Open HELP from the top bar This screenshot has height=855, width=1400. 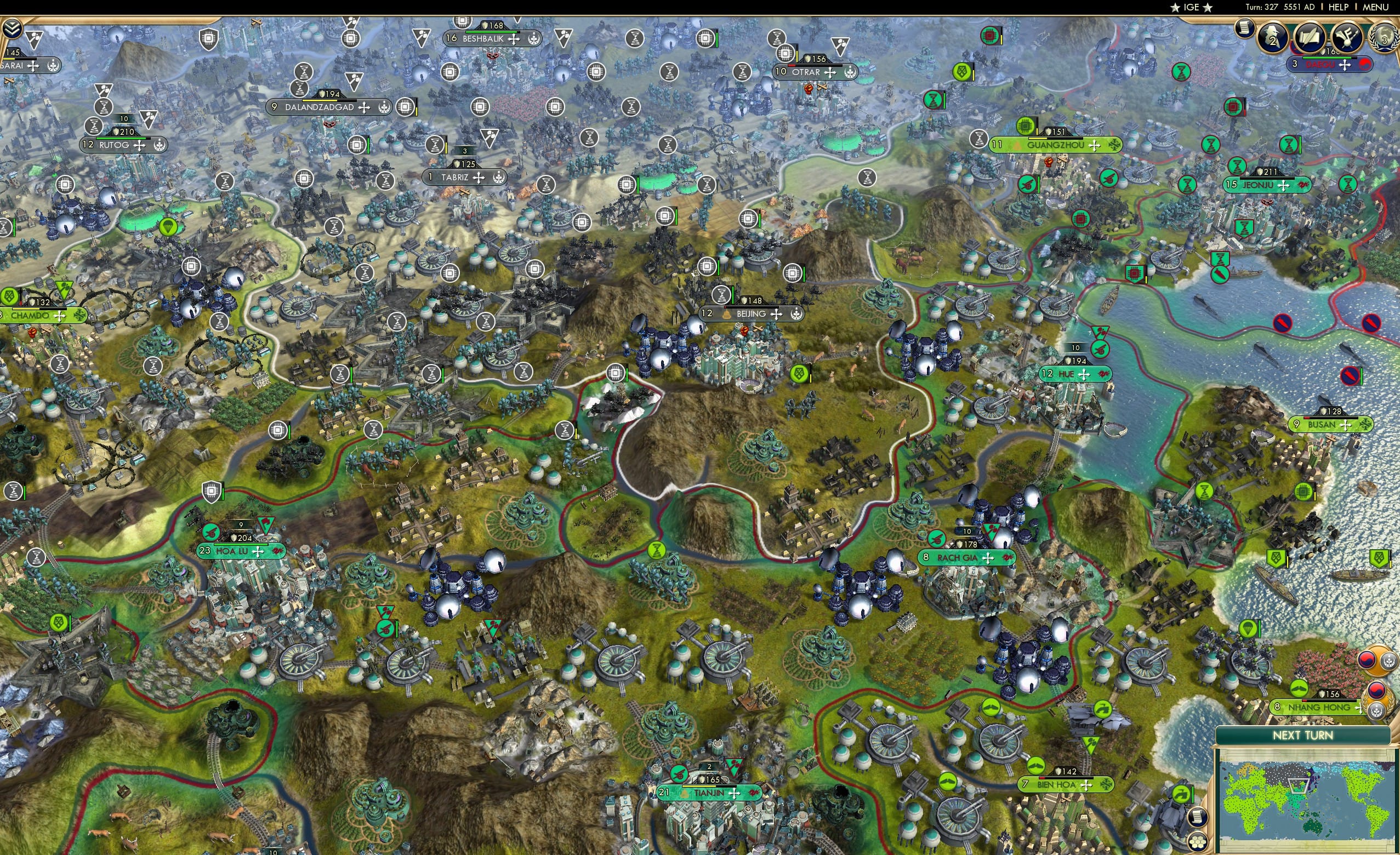tap(1339, 7)
